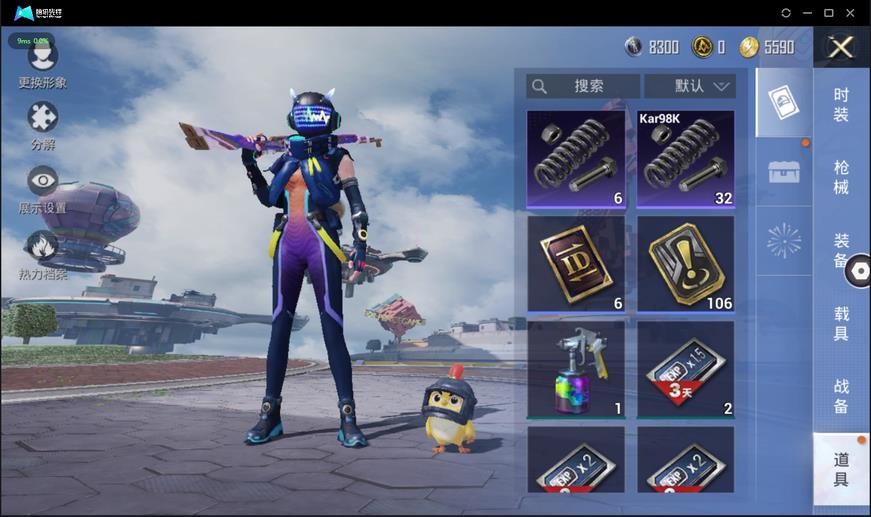
Task: Maximize the emulator window
Action: pyautogui.click(x=828, y=12)
